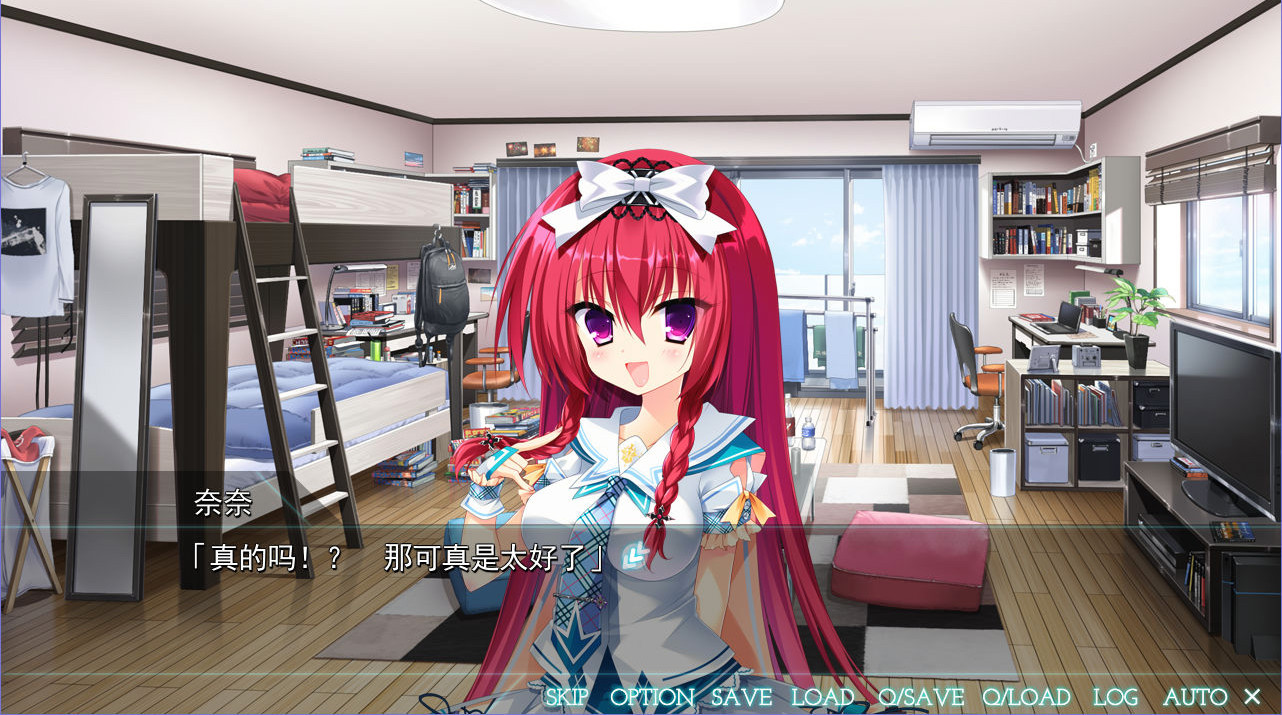Open the LOAD screen
Image resolution: width=1282 pixels, height=715 pixels.
tap(823, 697)
